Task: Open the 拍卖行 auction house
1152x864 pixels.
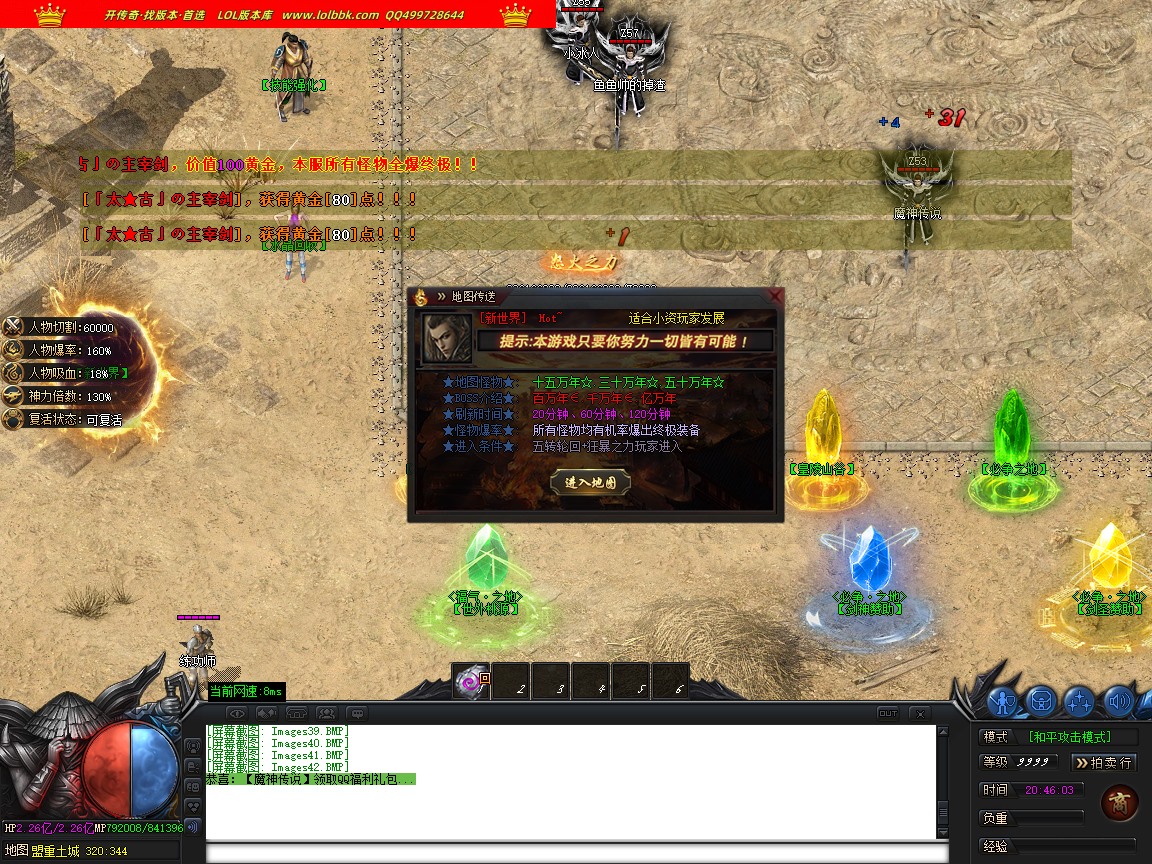Action: point(1103,762)
